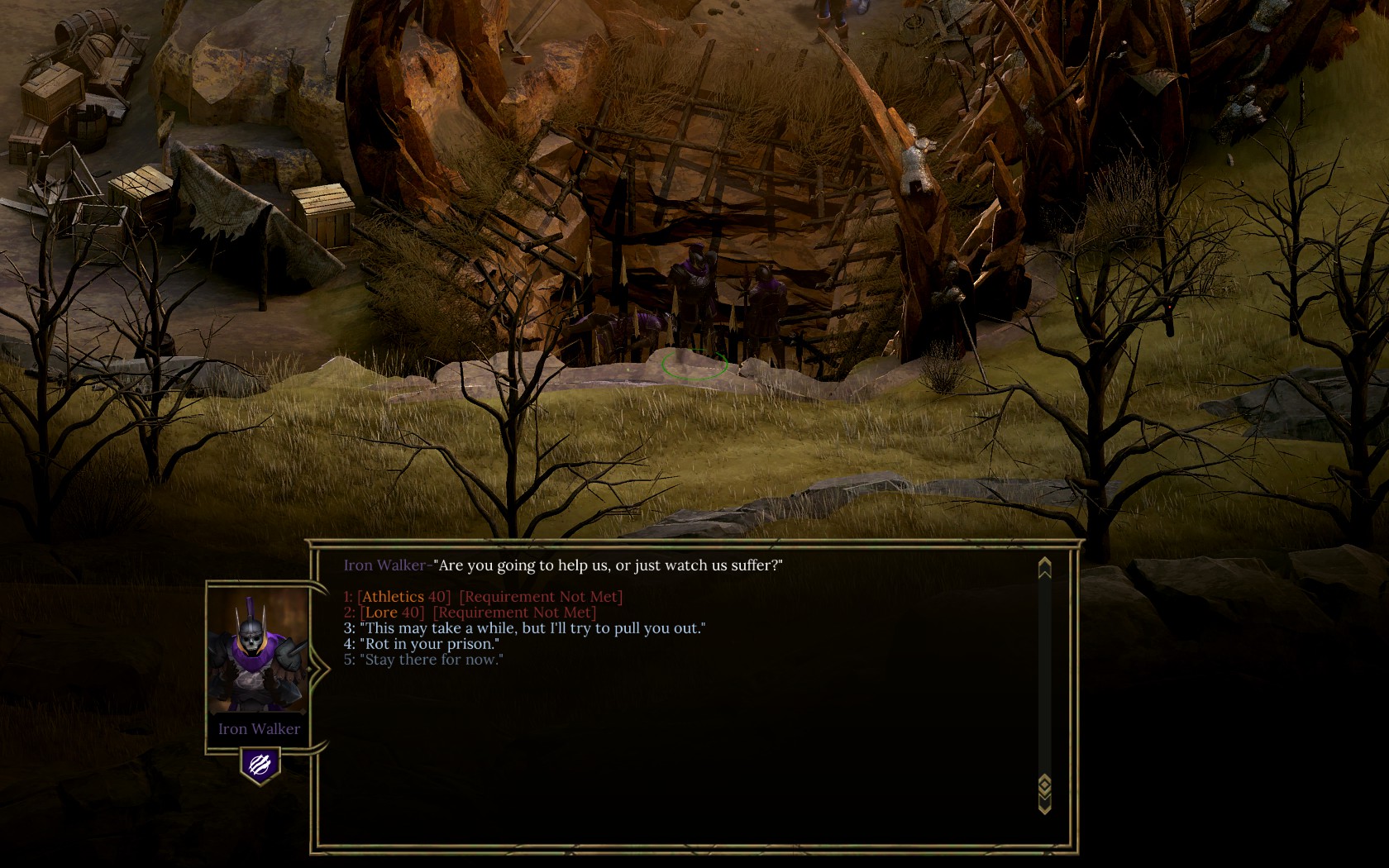Viewport: 1389px width, 868px height.
Task: Pick the "Rot in your prison" reply
Action: (422, 644)
